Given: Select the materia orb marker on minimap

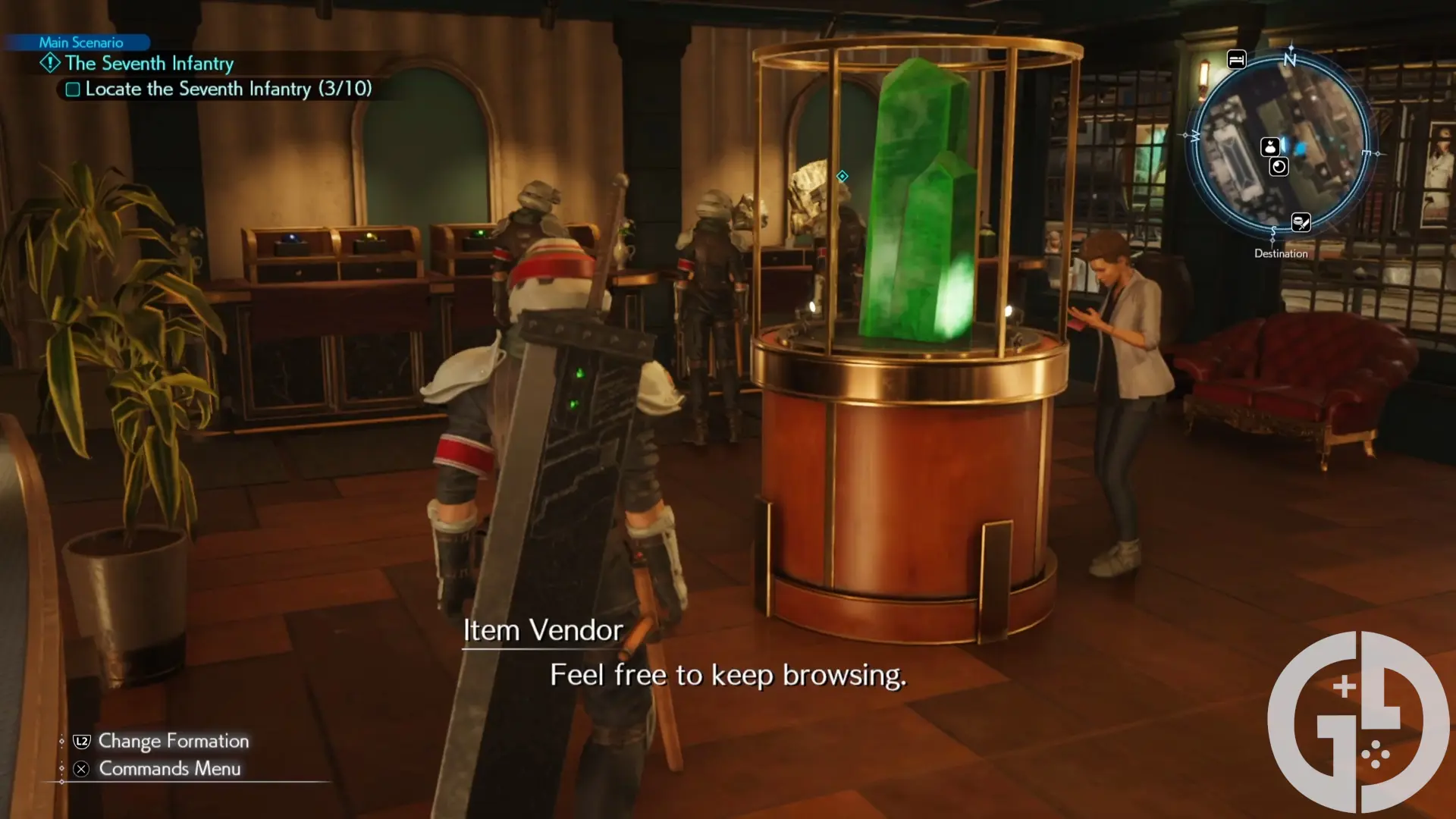Looking at the screenshot, I should [1279, 167].
